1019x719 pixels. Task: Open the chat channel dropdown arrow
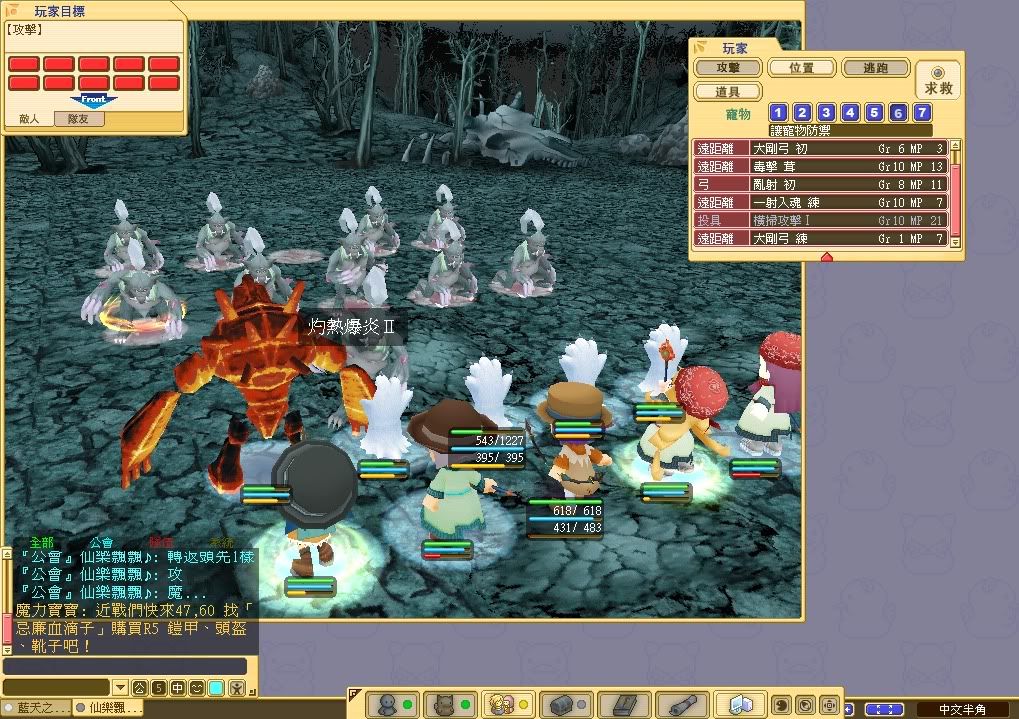click(120, 688)
